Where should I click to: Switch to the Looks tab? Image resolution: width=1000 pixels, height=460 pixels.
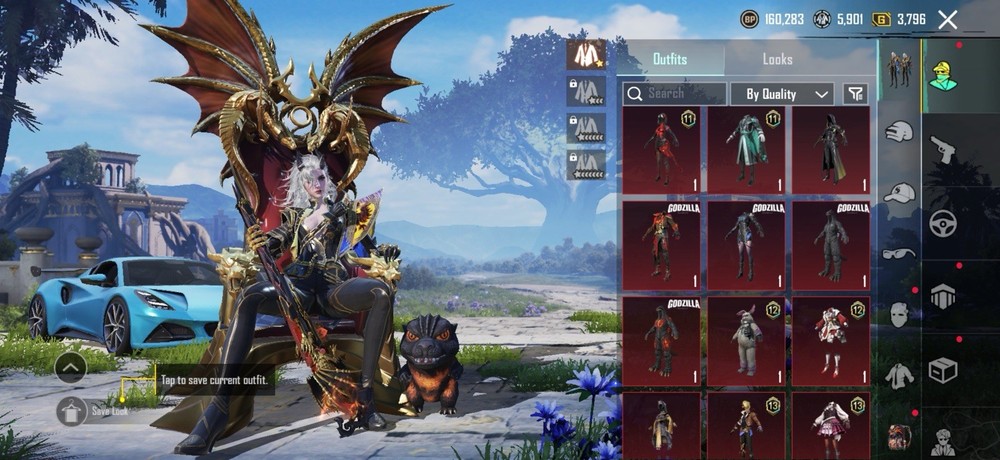tap(777, 59)
